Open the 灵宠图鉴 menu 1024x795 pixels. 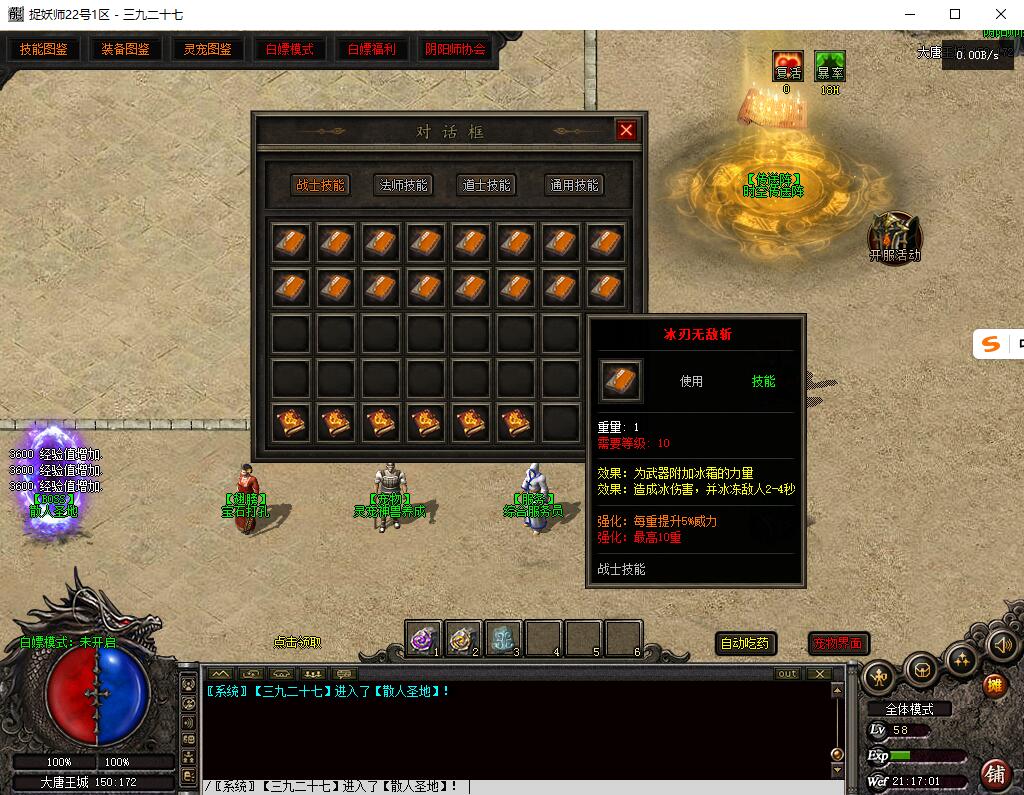click(207, 49)
